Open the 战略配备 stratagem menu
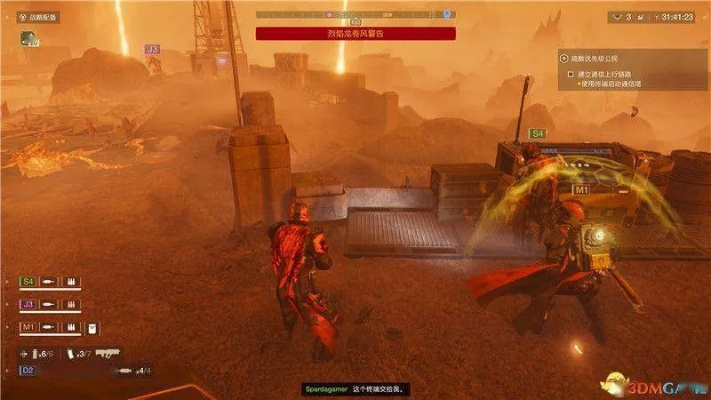This screenshot has width=711, height=400. click(40, 17)
